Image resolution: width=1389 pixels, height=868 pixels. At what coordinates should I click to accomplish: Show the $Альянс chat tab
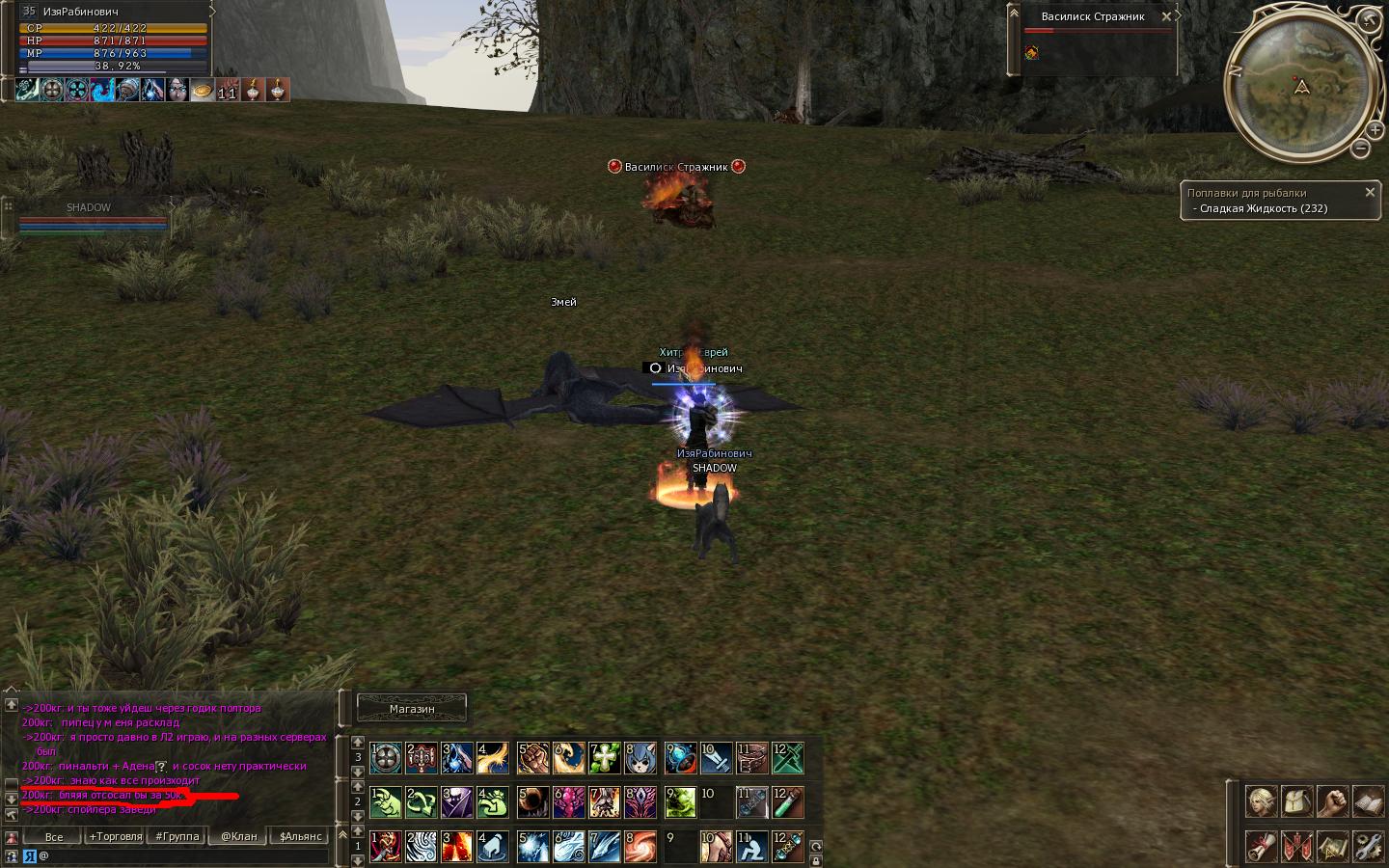click(x=301, y=836)
